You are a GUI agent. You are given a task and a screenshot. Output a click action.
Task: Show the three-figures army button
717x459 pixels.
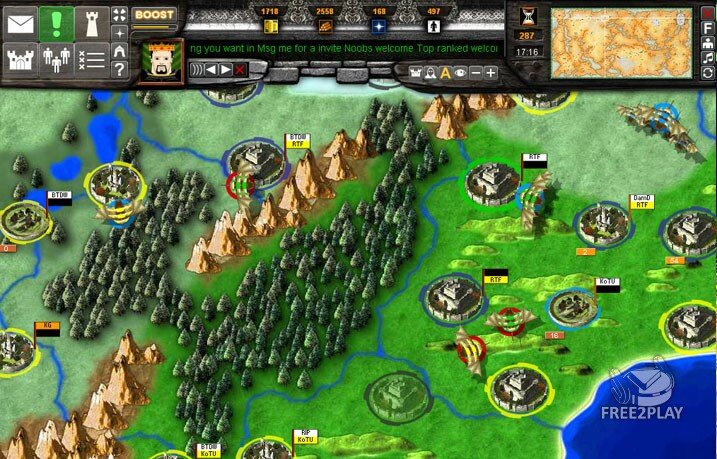coord(57,60)
